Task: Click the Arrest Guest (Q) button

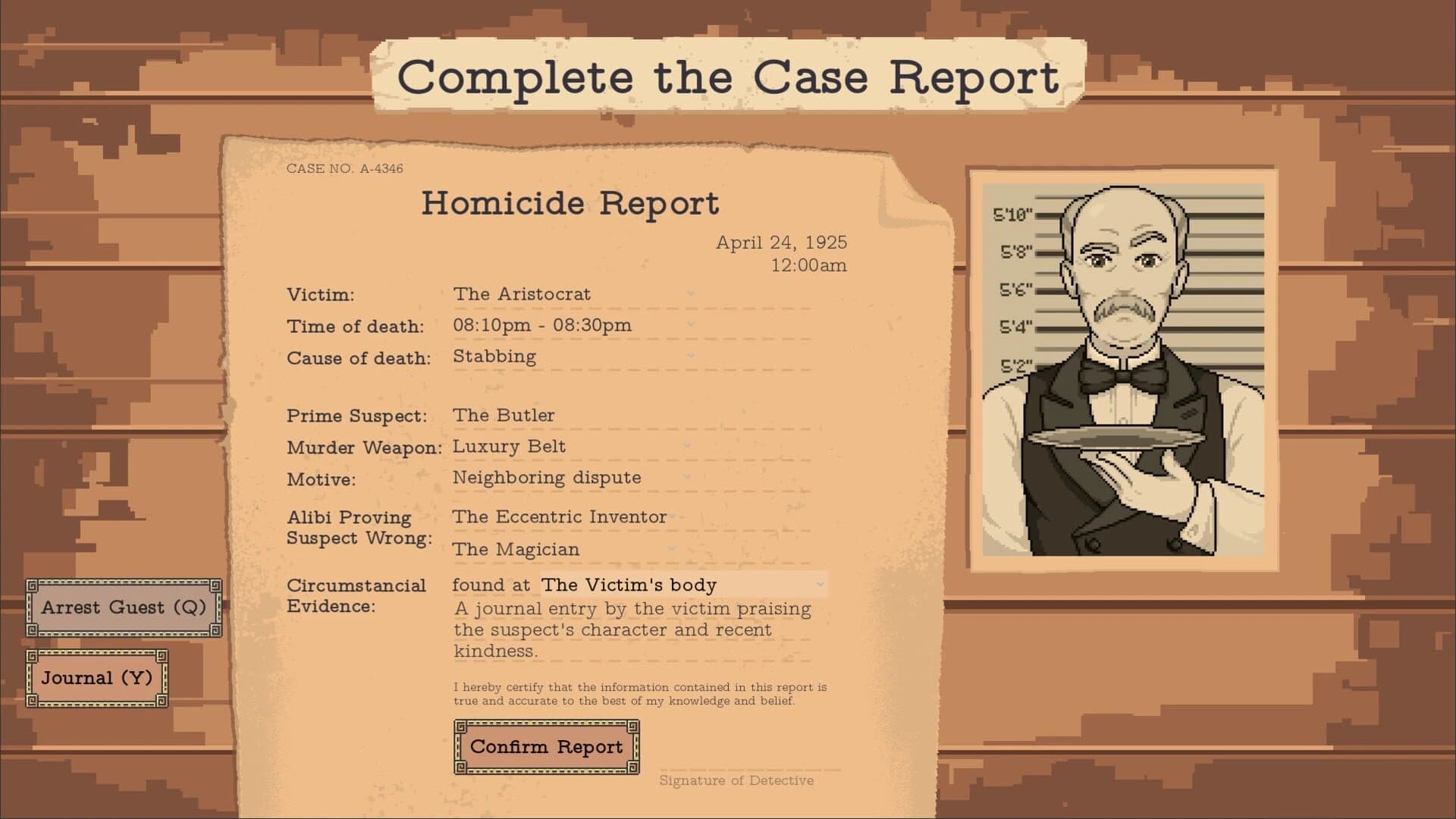Action: (x=124, y=607)
